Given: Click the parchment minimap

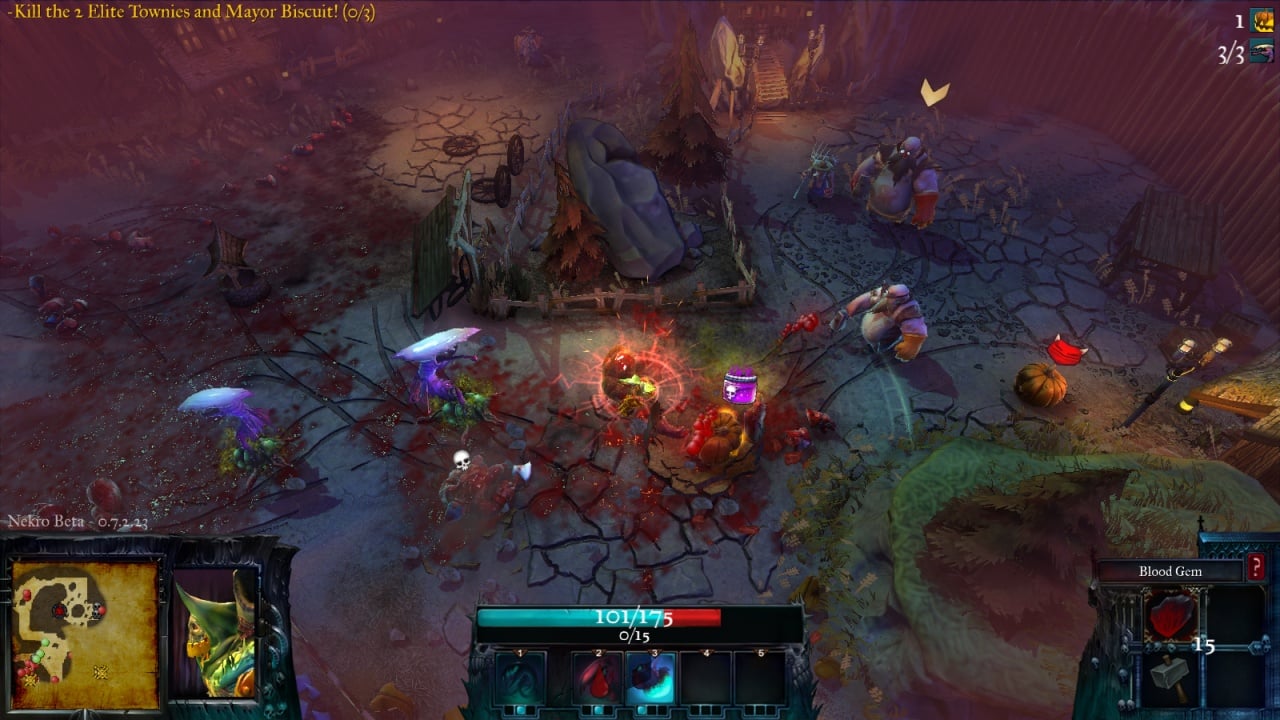Looking at the screenshot, I should pos(85,635).
